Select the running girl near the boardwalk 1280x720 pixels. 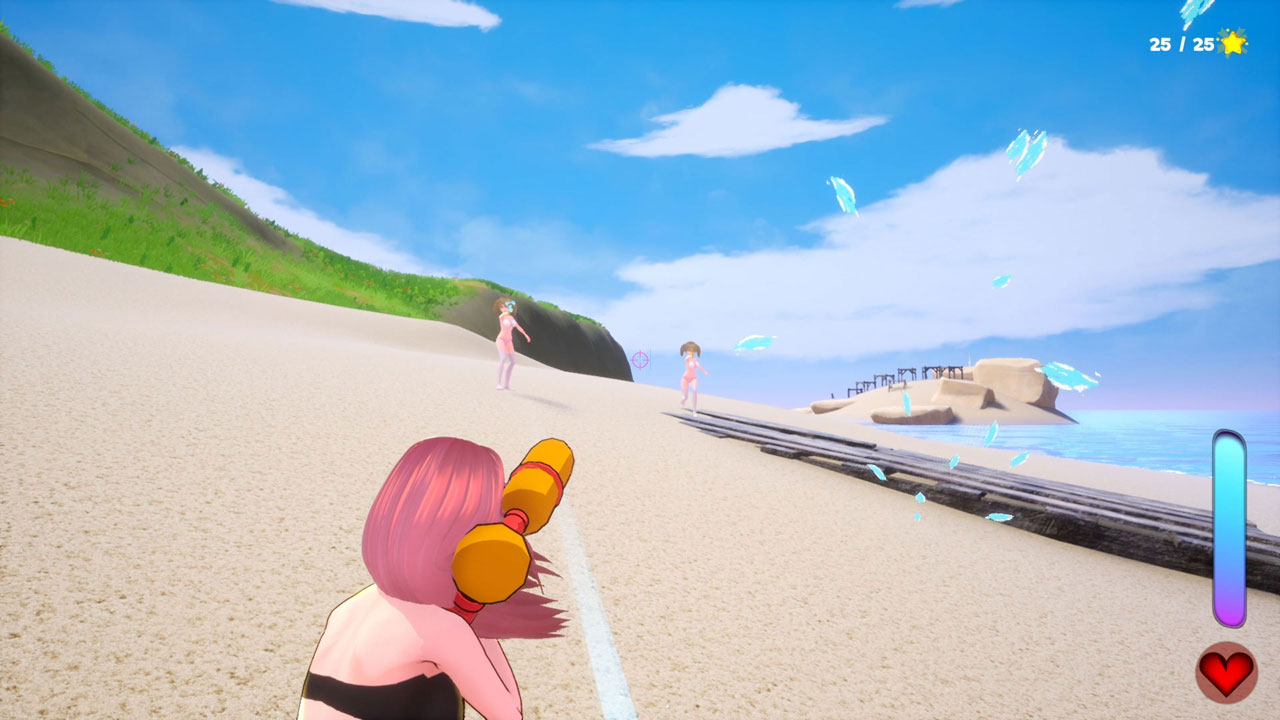coord(692,375)
